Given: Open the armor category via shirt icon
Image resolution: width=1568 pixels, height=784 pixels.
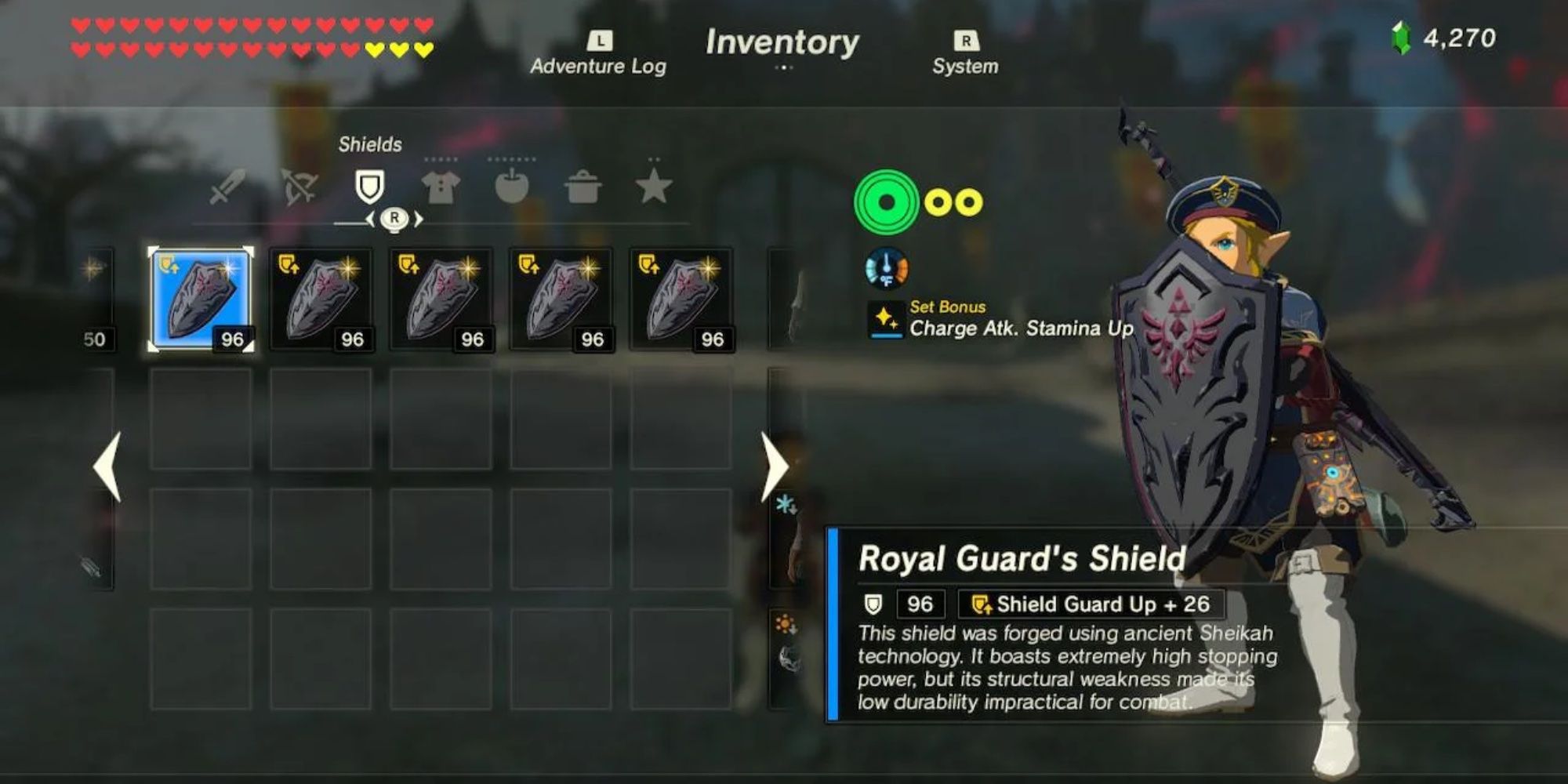Looking at the screenshot, I should point(441,187).
